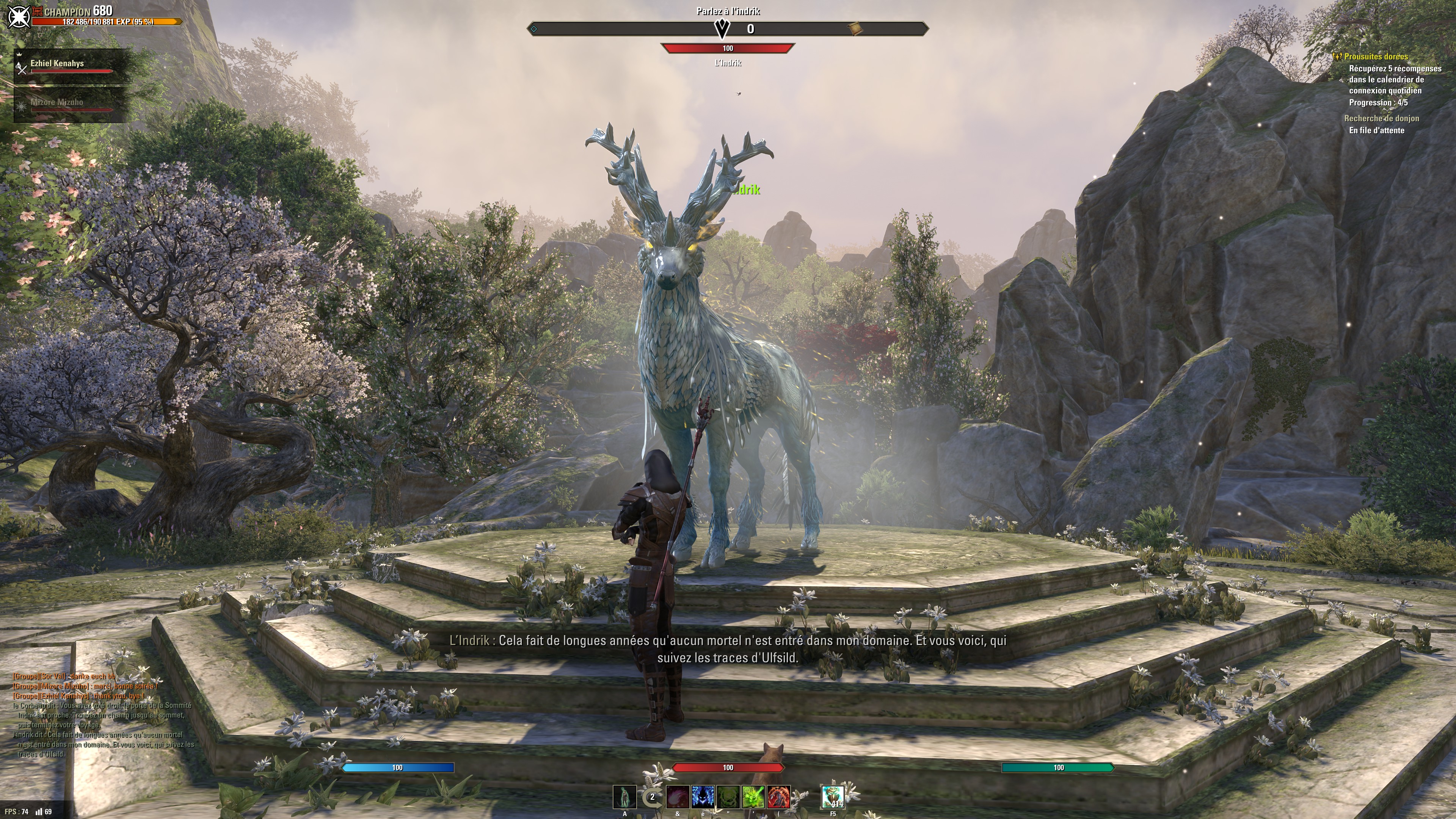This screenshot has width=1456, height=819.
Task: Cast the green tome beam ability
Action: click(753, 797)
